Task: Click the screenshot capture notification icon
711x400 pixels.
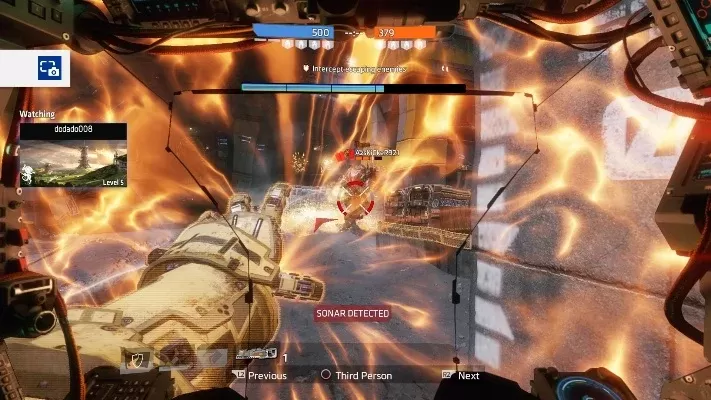Action: pos(49,68)
